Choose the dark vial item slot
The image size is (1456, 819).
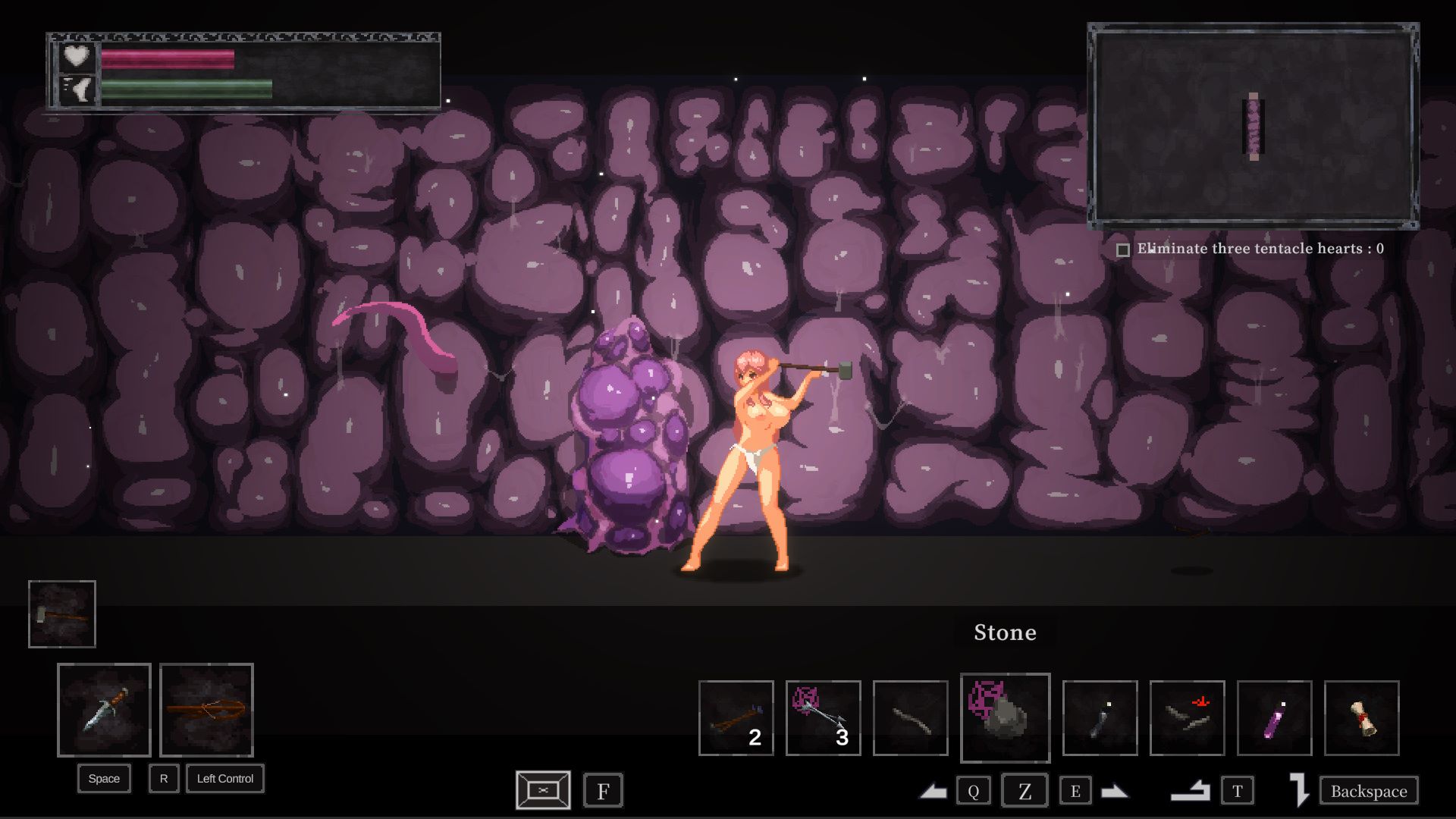(1100, 718)
